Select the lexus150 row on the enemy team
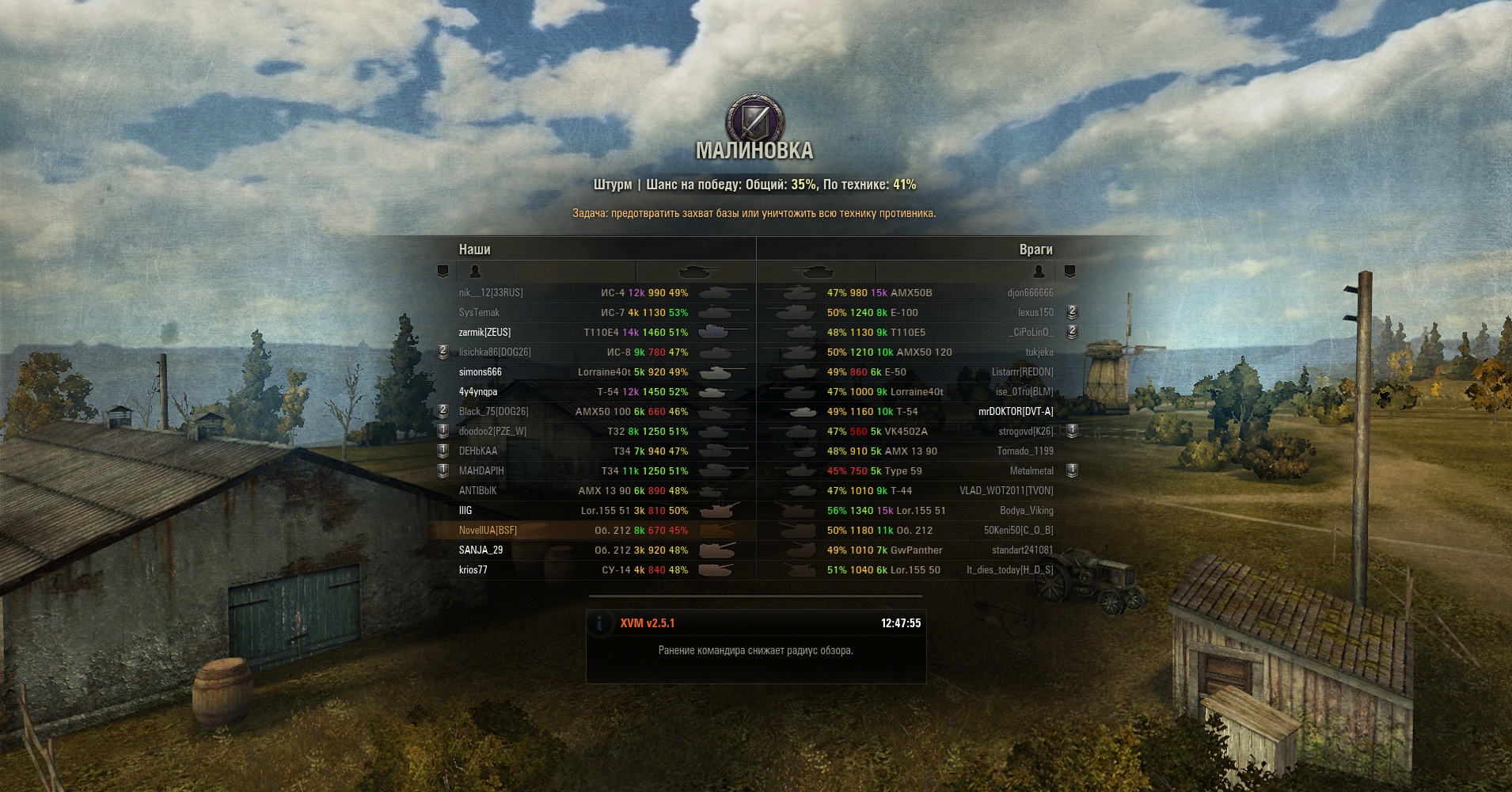The height and width of the screenshot is (792, 1512). coord(1035,313)
